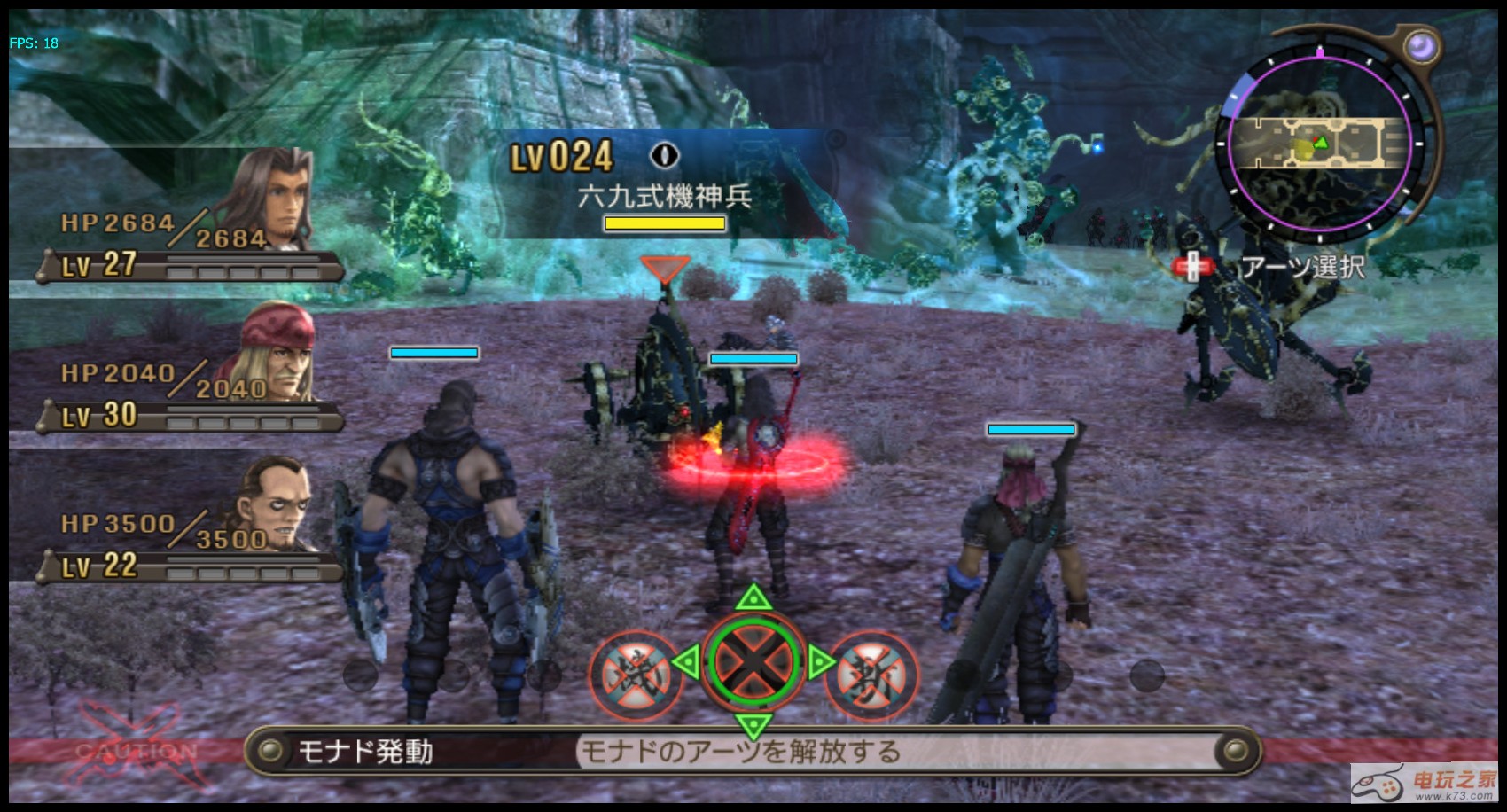Click the purple clock orb above the minimap
This screenshot has width=1507, height=812.
pos(1421,45)
